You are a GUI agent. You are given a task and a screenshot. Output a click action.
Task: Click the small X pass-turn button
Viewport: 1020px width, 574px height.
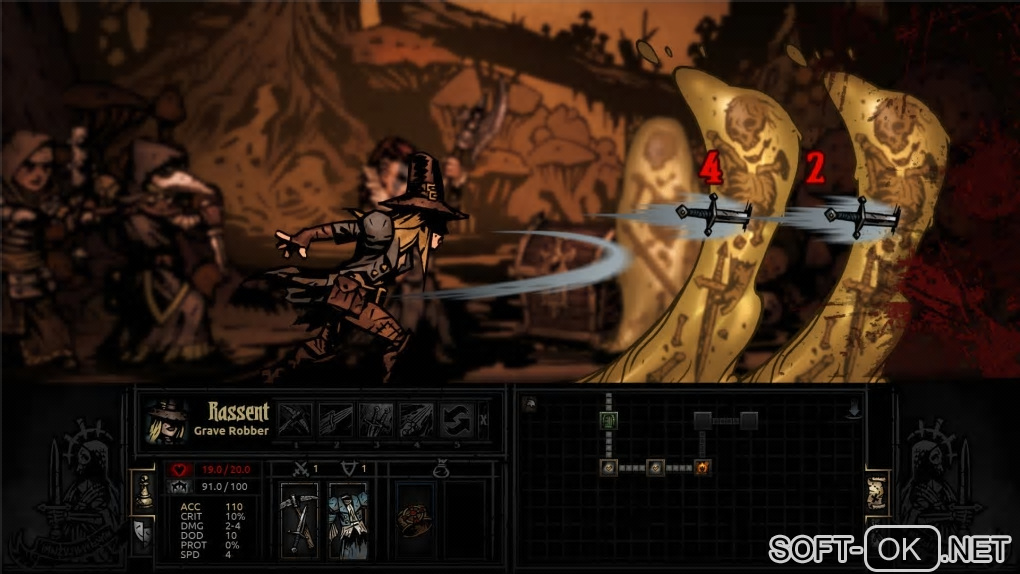tap(484, 419)
